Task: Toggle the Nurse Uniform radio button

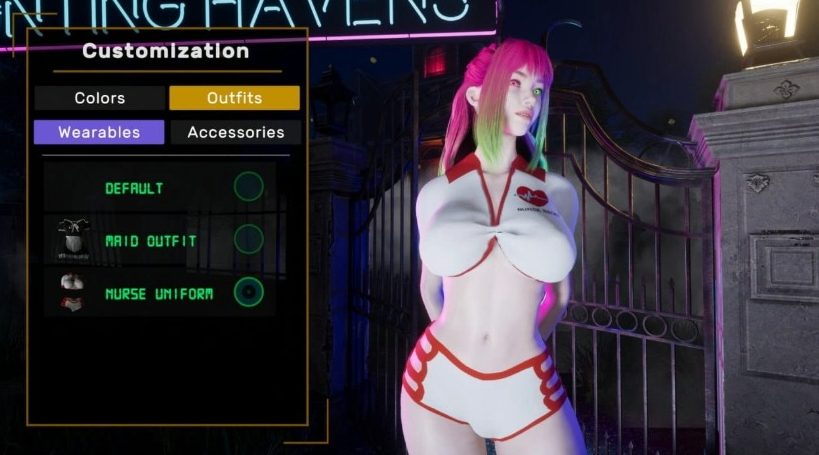Action: coord(248,293)
